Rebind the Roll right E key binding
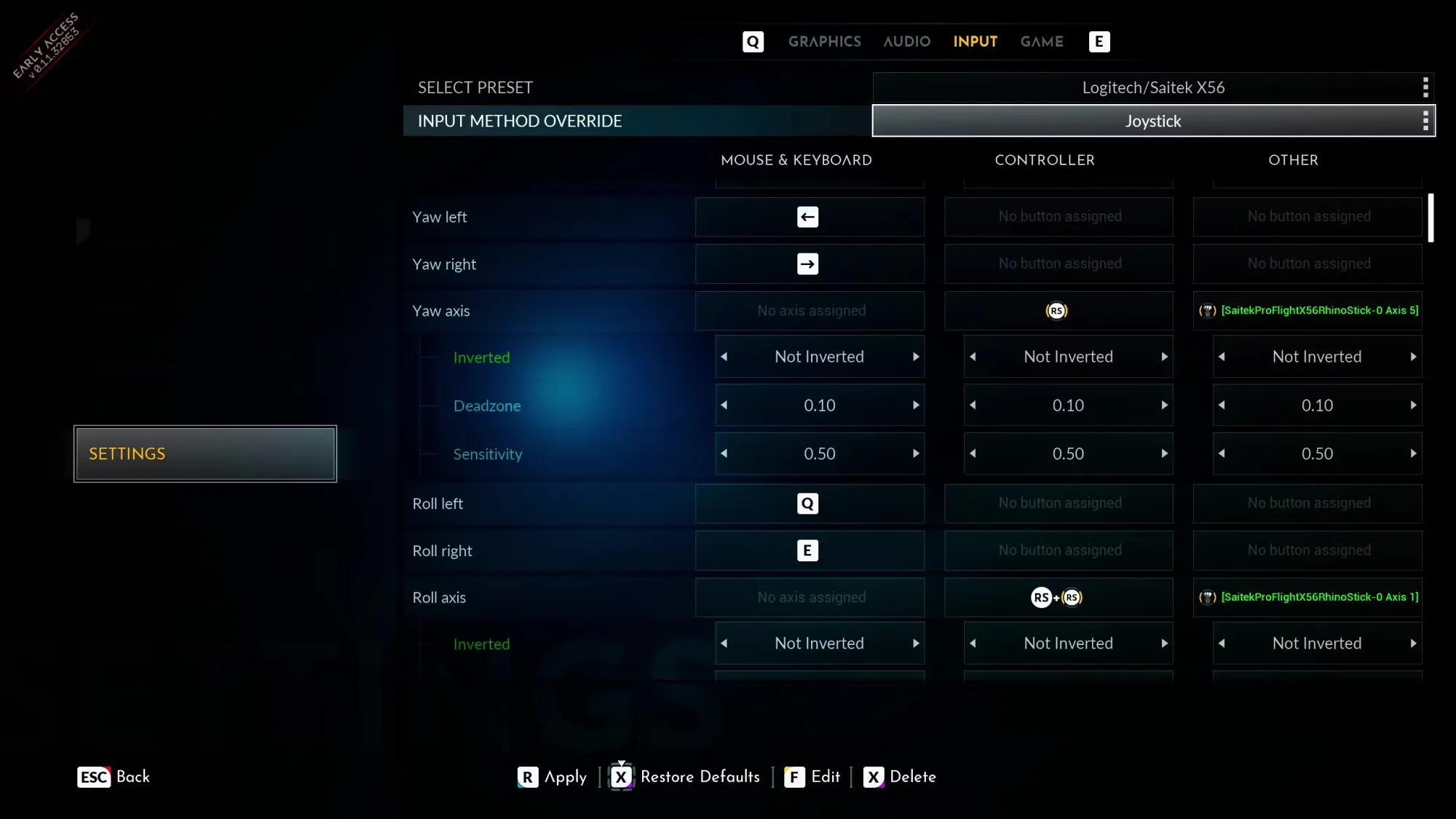The height and width of the screenshot is (819, 1456). tap(809, 551)
